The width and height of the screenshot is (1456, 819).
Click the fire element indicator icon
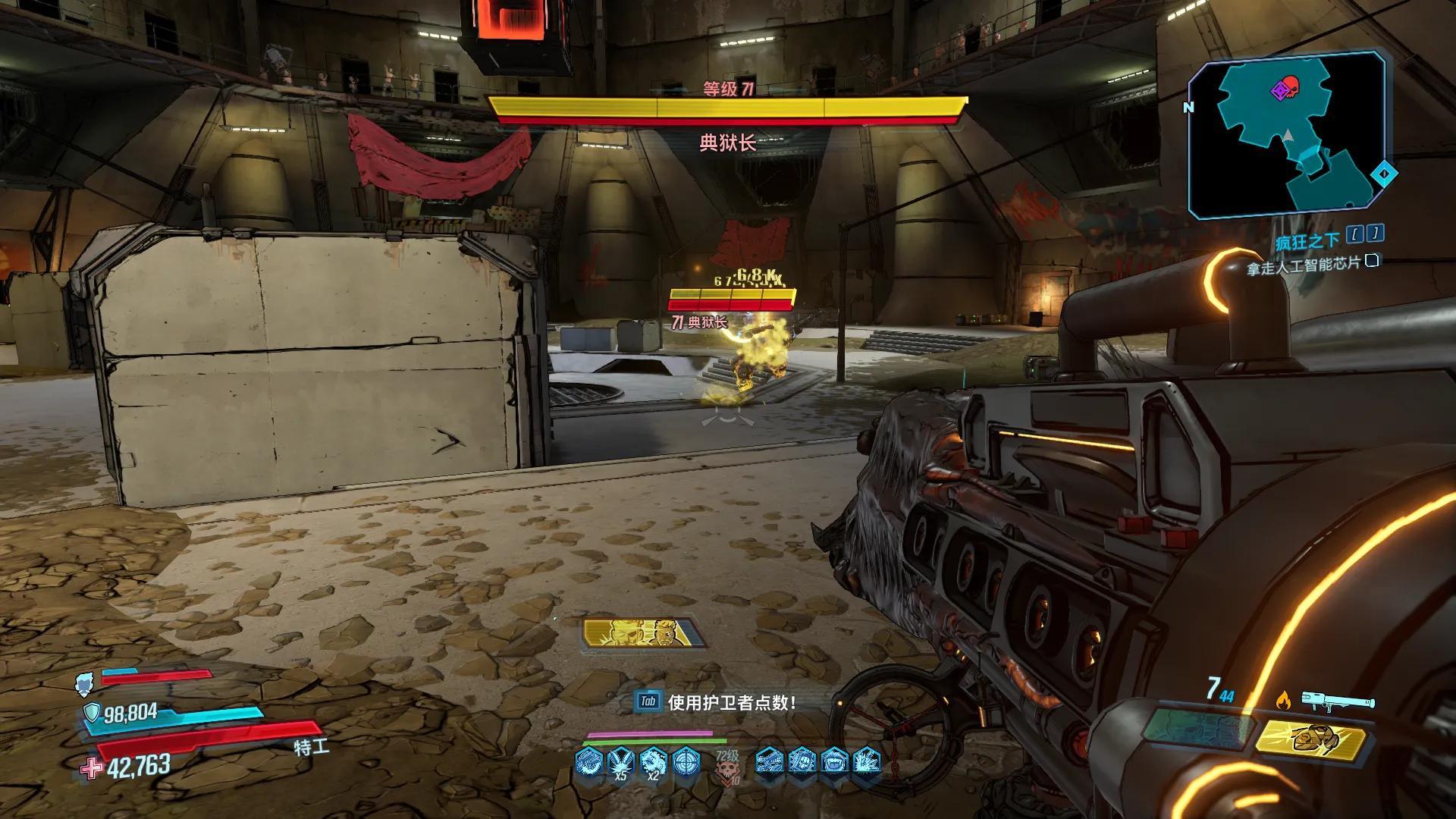point(1283,701)
